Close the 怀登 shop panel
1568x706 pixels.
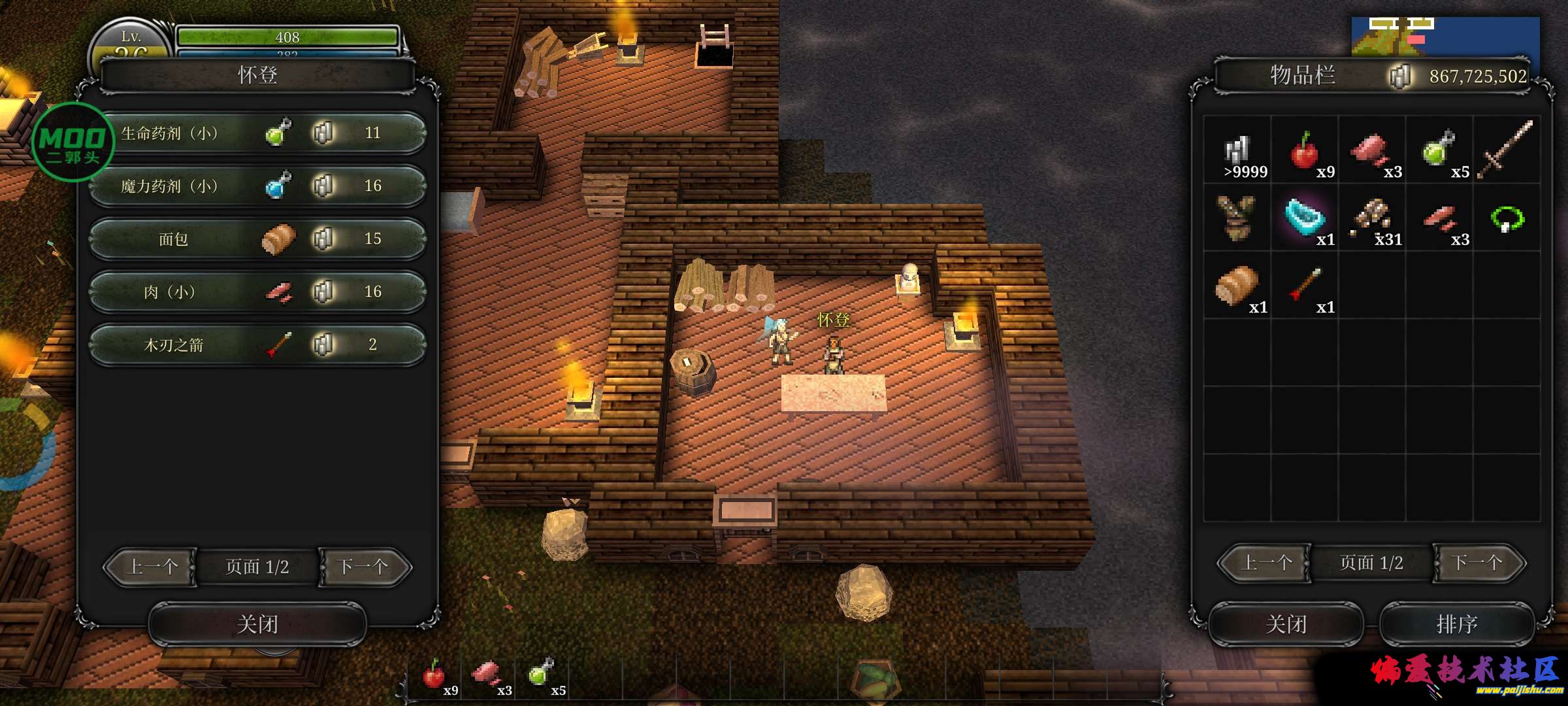(257, 624)
